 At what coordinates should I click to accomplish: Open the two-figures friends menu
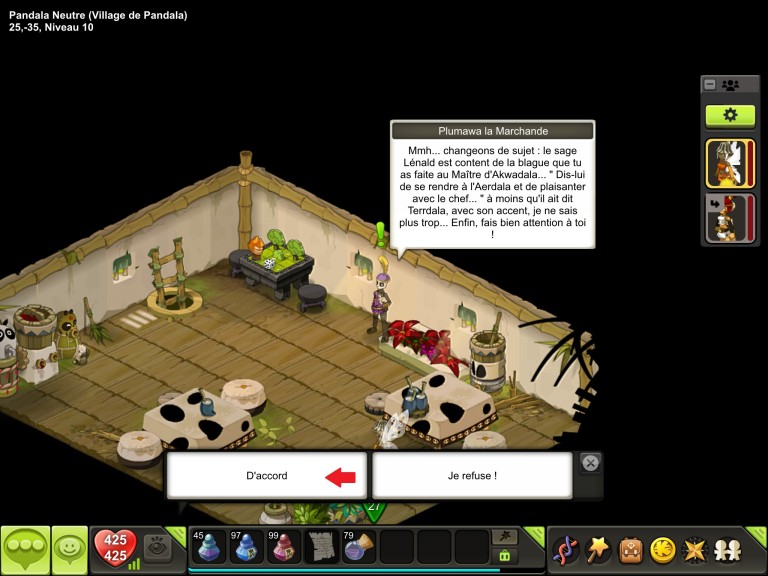point(727,549)
